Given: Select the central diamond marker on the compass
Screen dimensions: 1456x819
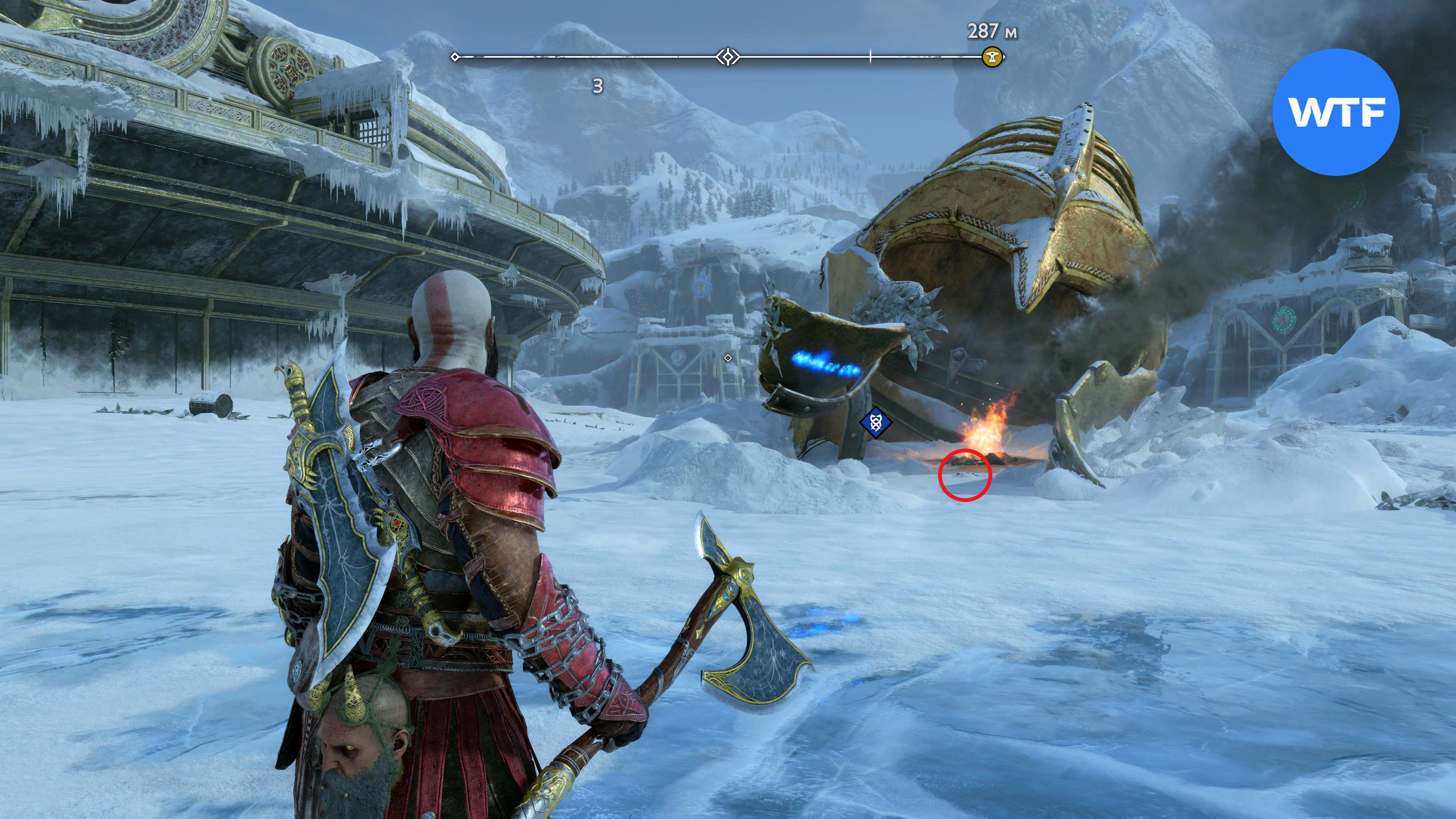Looking at the screenshot, I should click(728, 57).
